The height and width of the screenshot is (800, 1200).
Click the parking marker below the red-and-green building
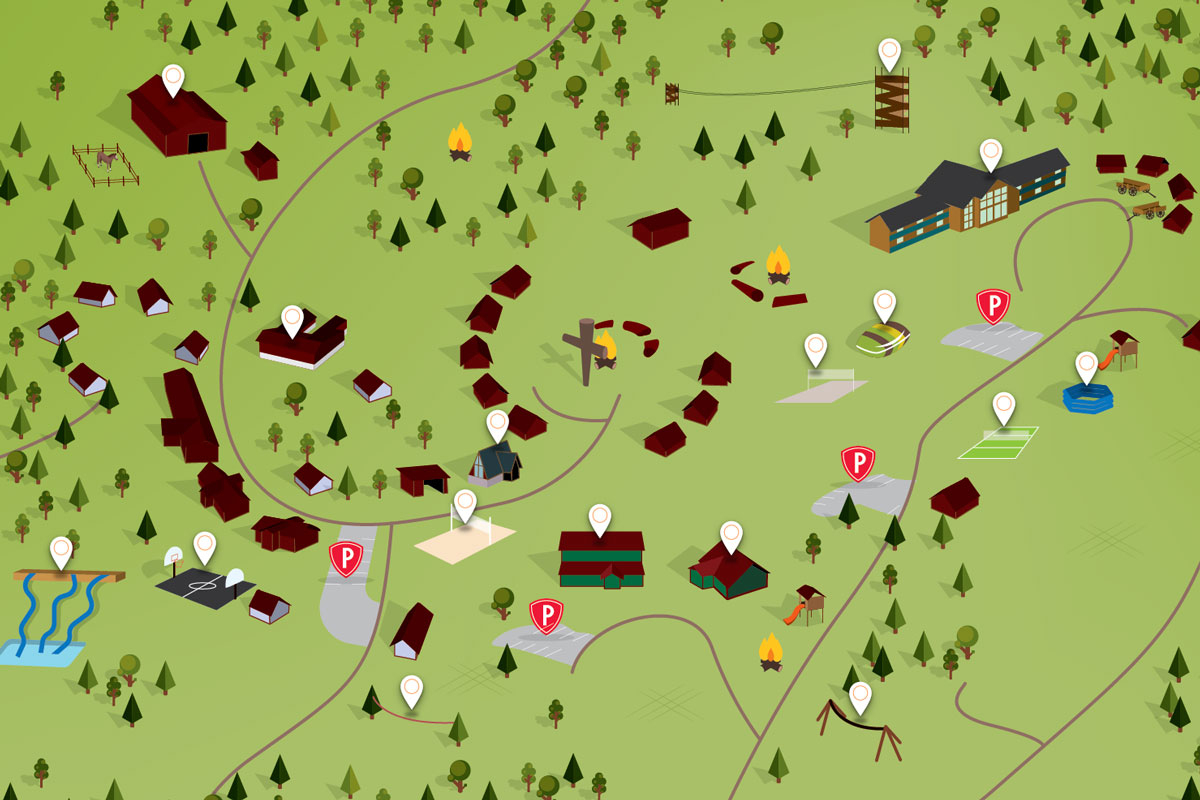click(546, 616)
